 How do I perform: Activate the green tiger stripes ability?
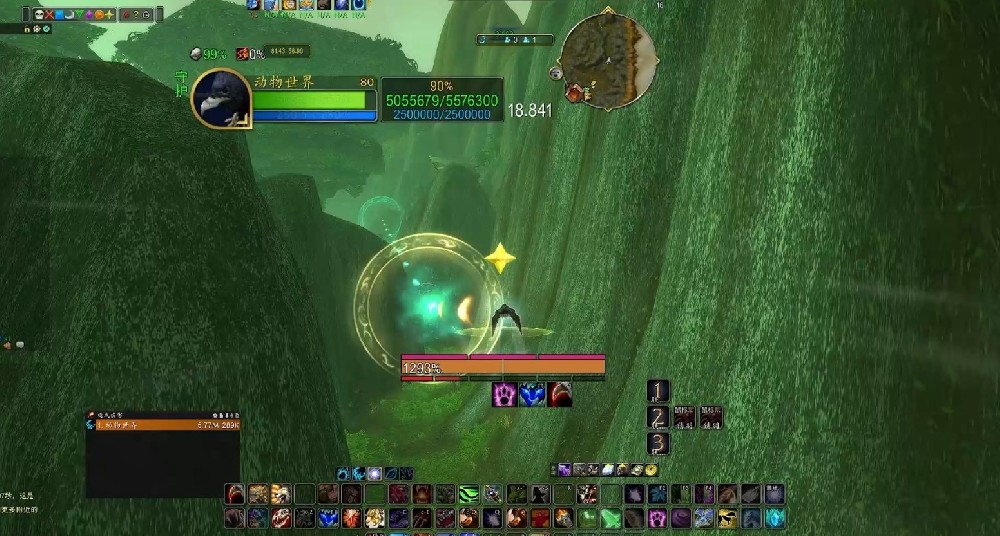coord(471,494)
